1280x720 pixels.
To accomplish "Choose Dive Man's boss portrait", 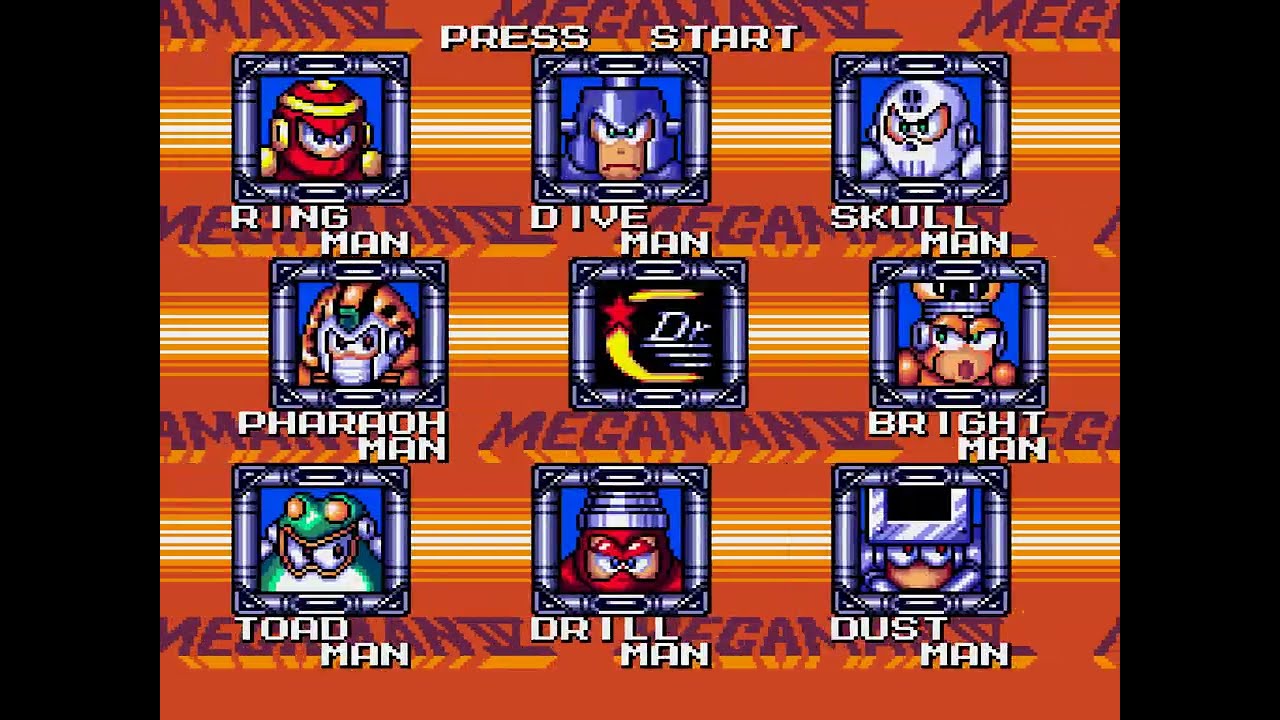I will (621, 129).
